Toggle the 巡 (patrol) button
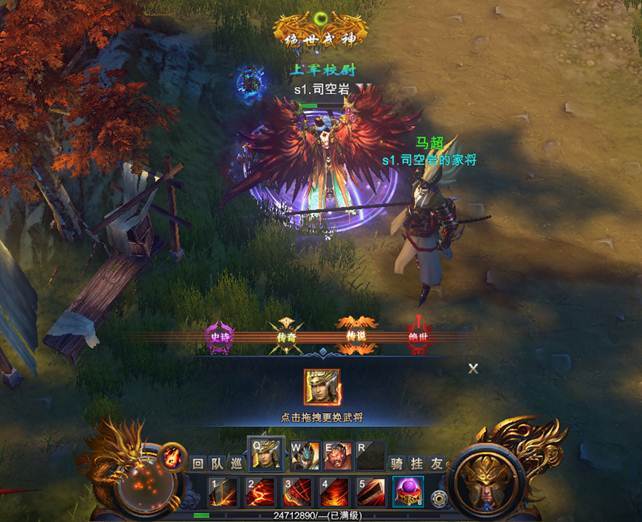Image resolution: width=642 pixels, height=522 pixels. pos(236,464)
